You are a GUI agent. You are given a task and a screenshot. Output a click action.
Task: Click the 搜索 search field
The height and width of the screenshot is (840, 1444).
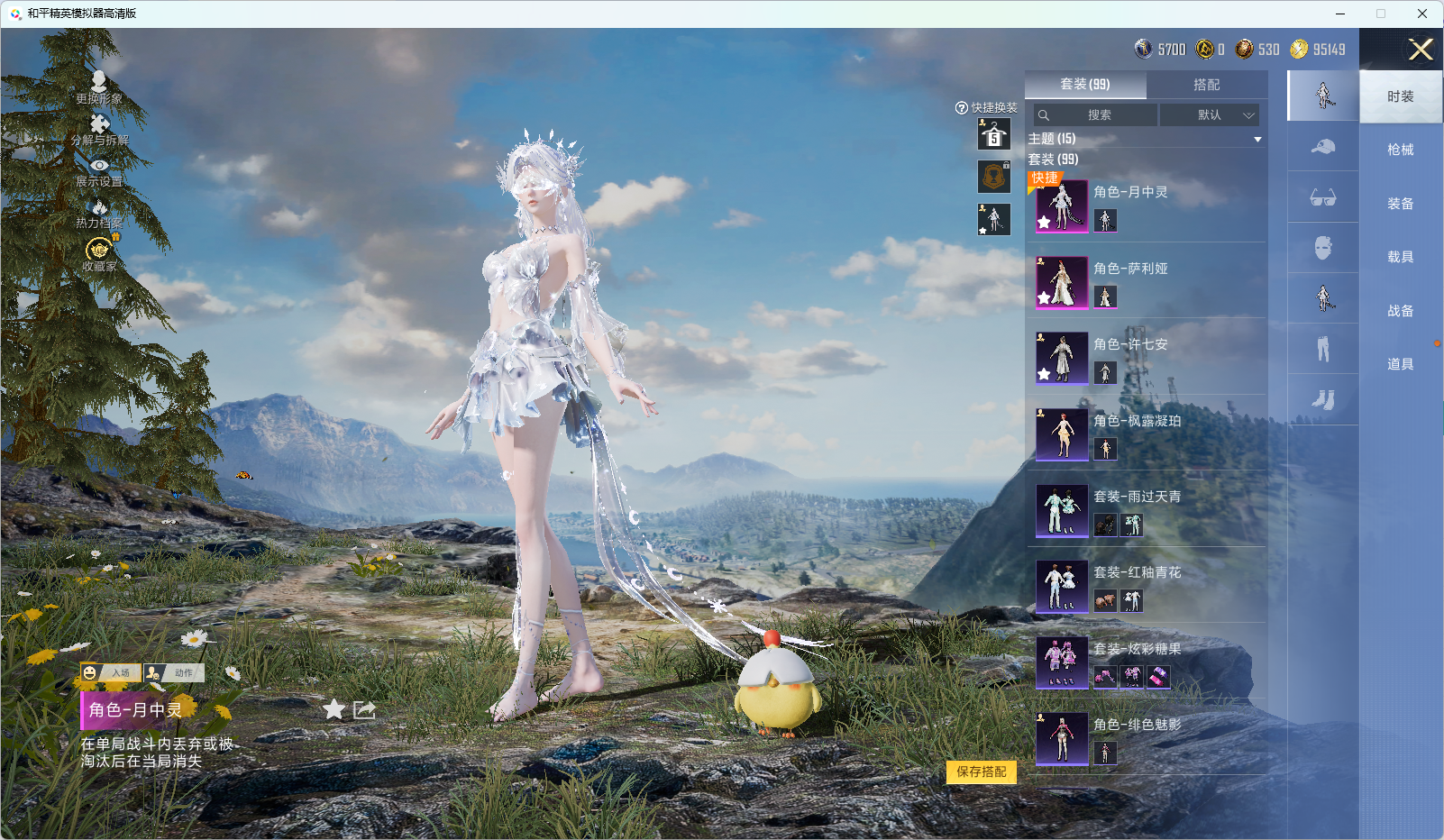pos(1097,115)
